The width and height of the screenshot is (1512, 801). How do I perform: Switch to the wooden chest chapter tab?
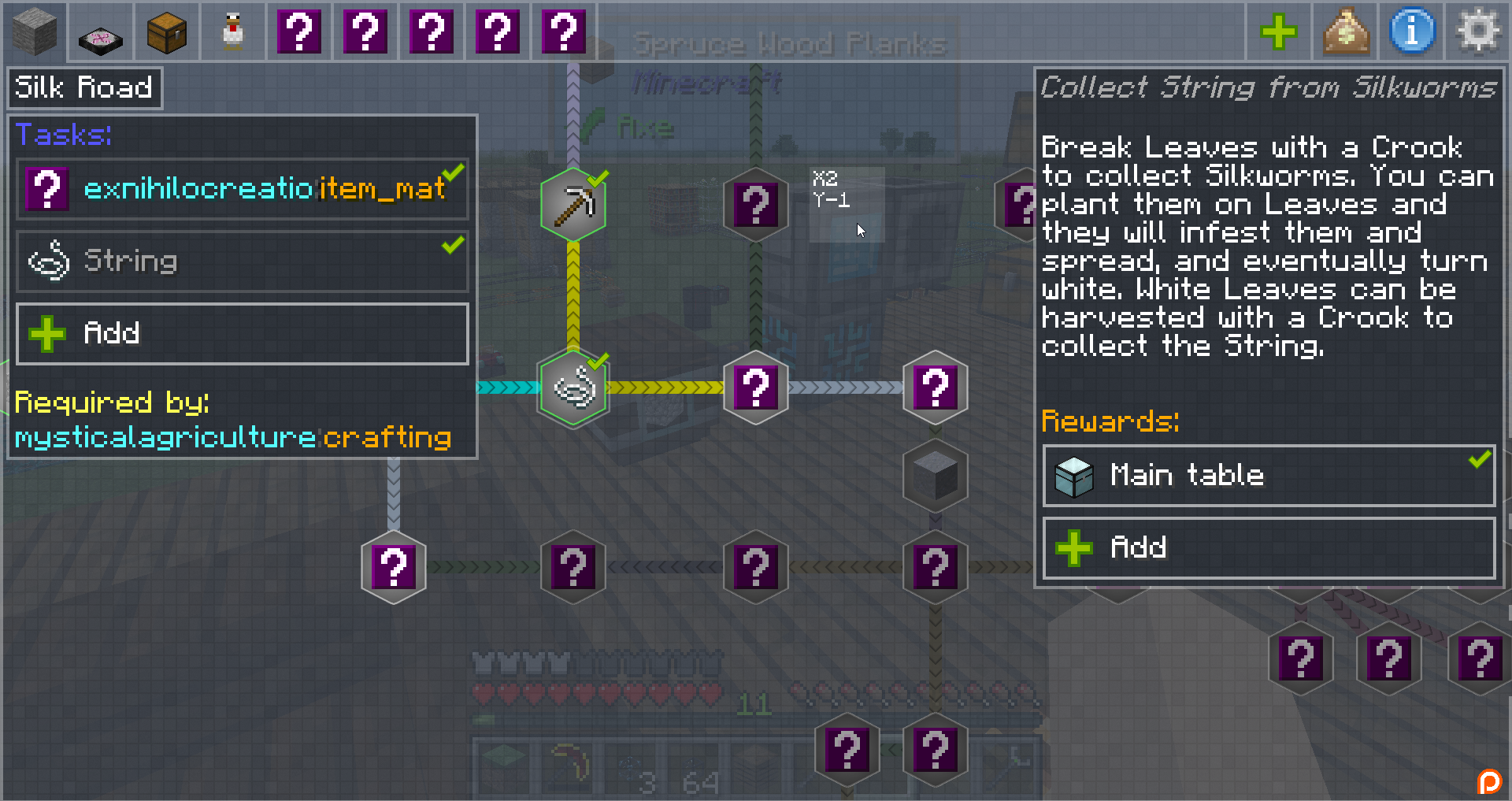(x=167, y=32)
